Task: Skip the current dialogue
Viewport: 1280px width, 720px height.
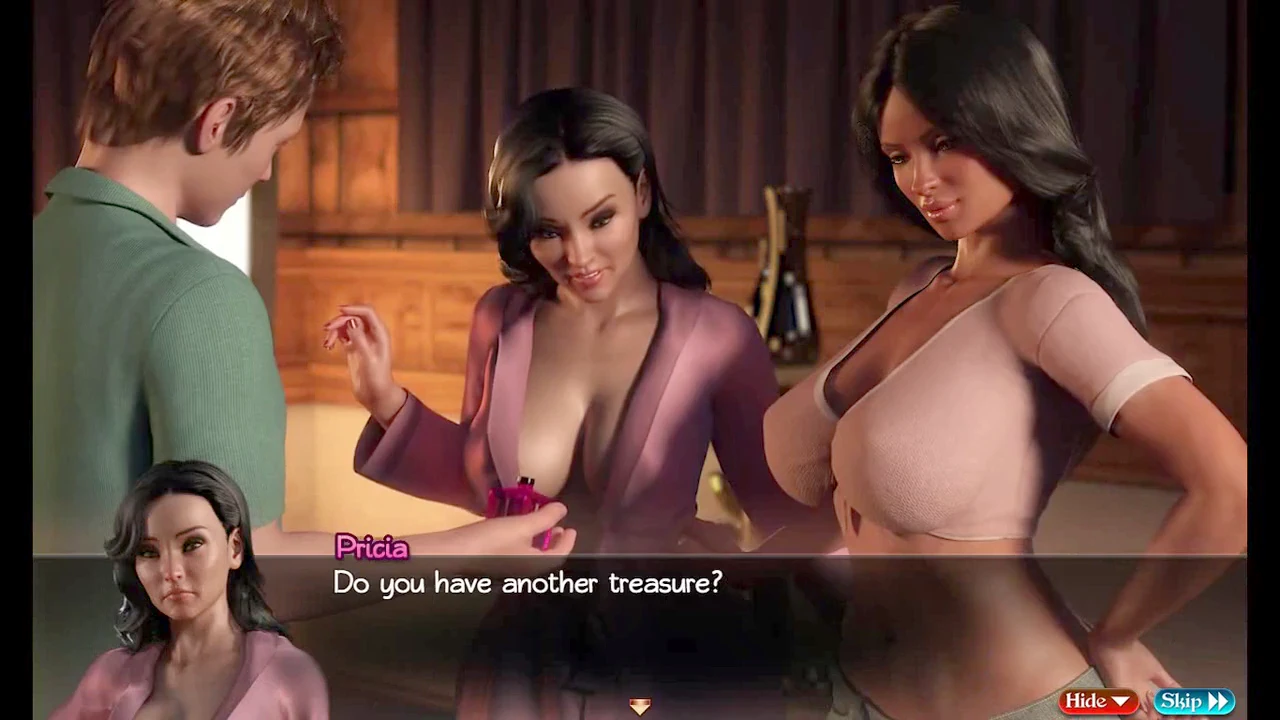Action: point(1193,701)
